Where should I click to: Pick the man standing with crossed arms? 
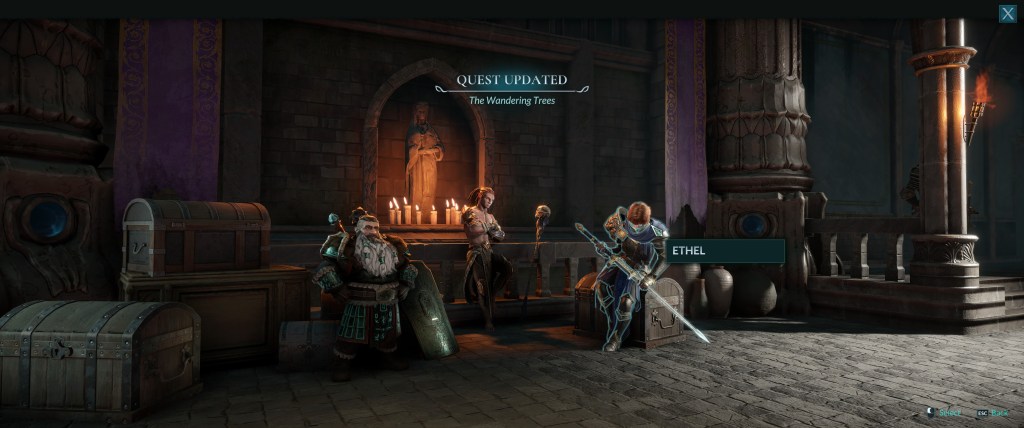click(486, 245)
